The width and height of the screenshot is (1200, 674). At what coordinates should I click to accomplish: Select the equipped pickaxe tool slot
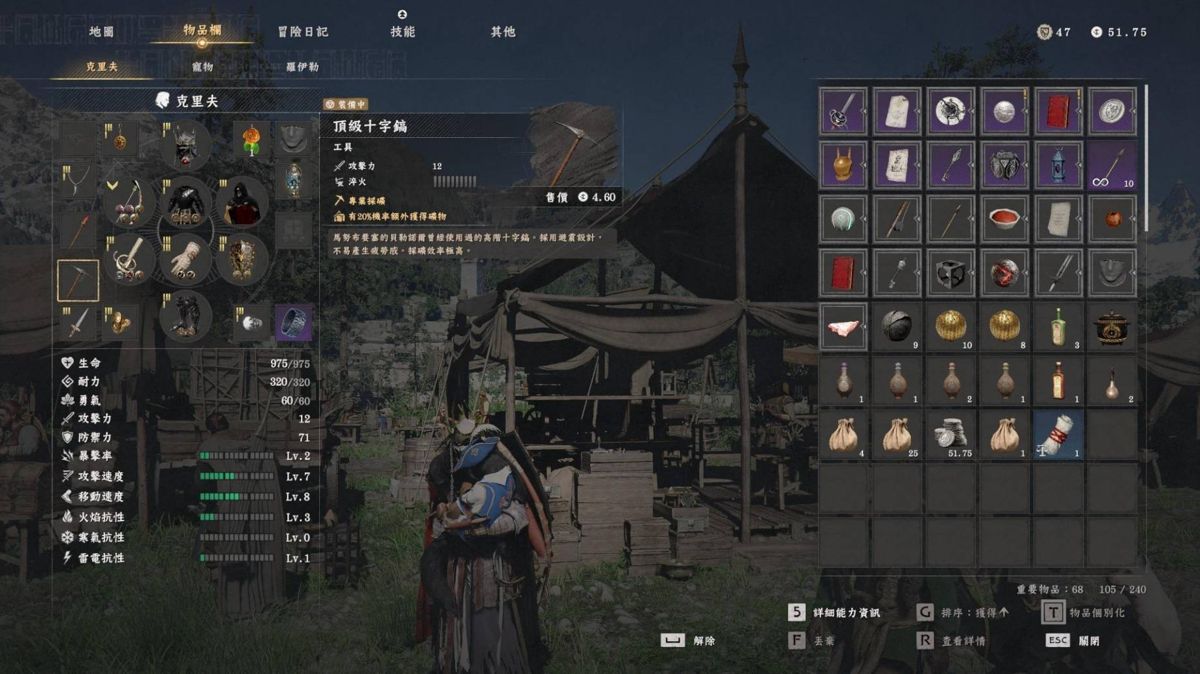(x=77, y=281)
